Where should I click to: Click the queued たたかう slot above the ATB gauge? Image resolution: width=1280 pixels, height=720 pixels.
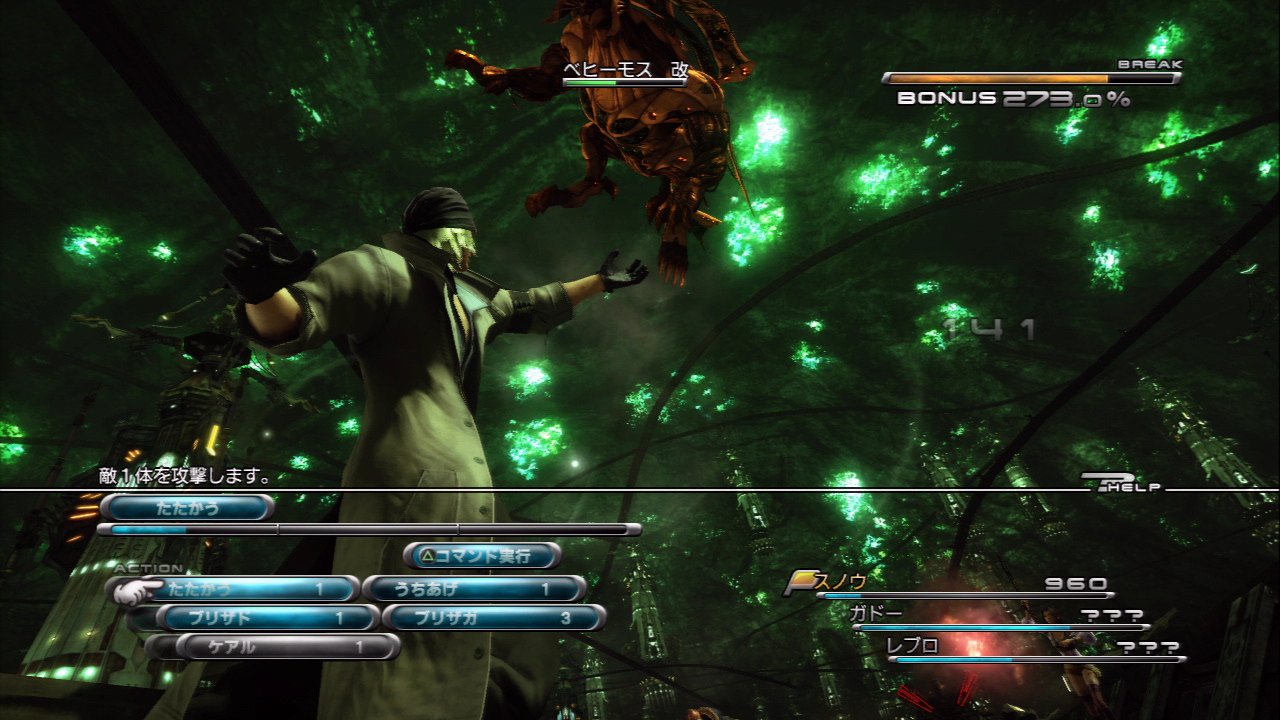[187, 508]
